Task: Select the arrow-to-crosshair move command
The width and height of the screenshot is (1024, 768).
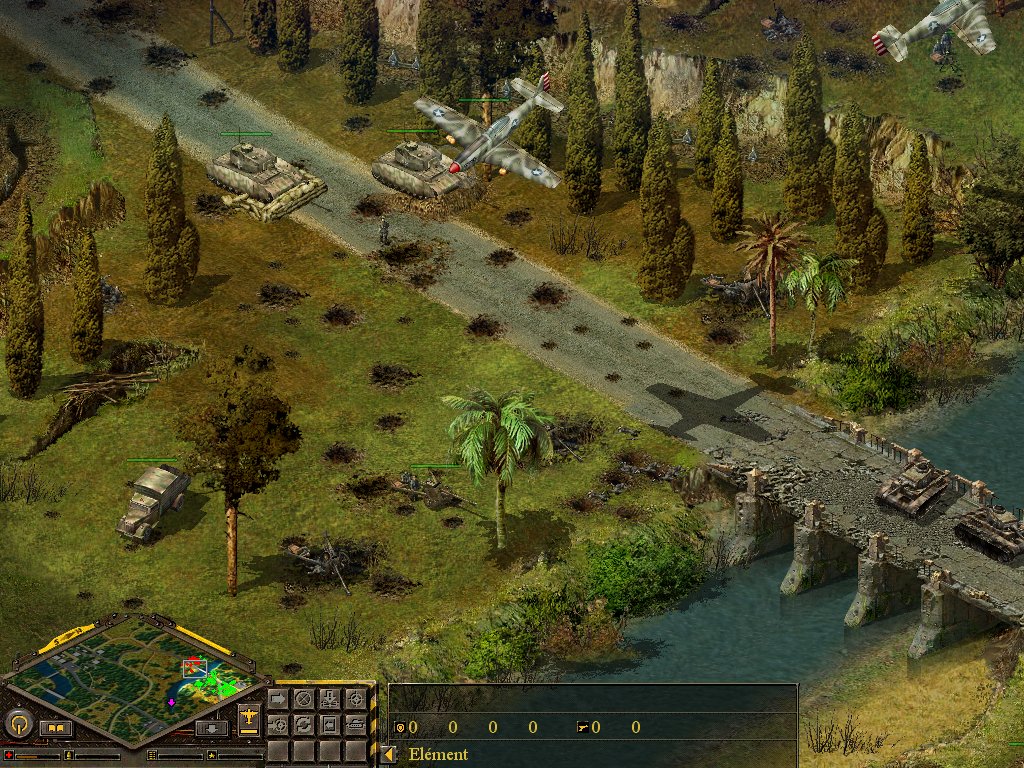Action: [x=278, y=725]
